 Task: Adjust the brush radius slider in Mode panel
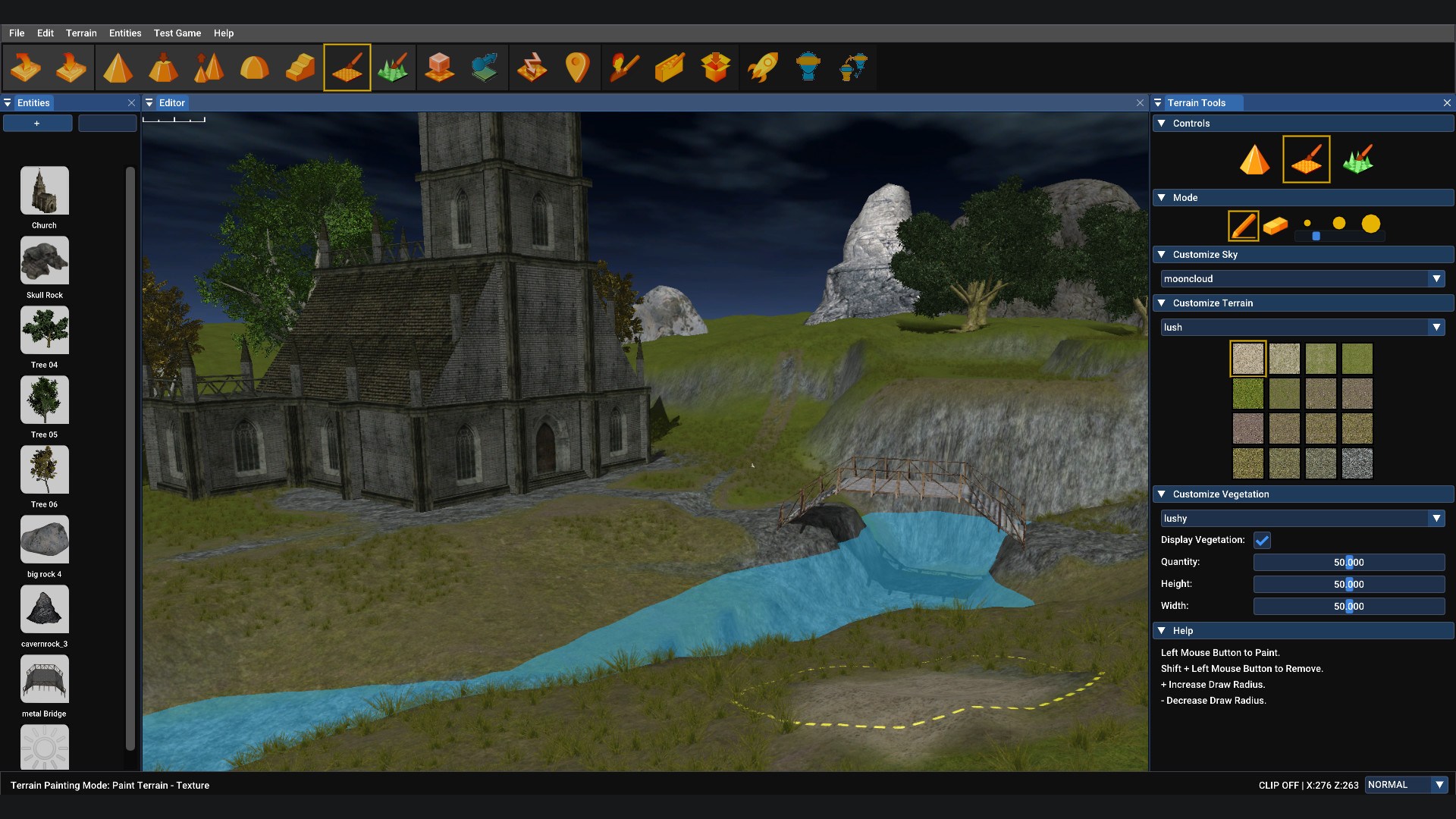click(1316, 236)
